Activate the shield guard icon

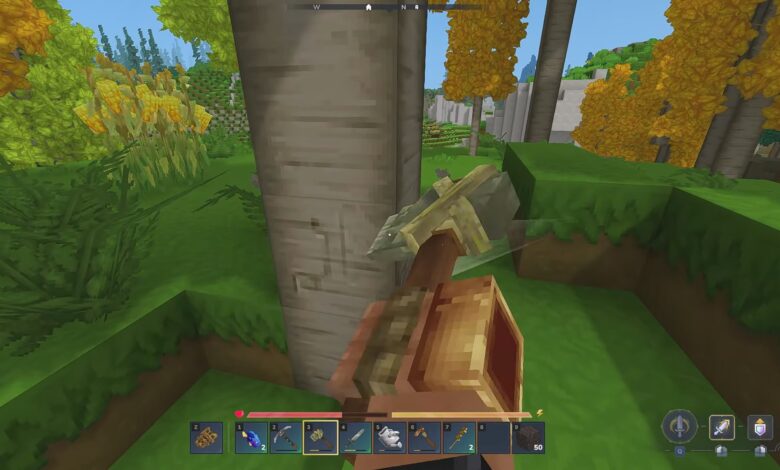759,428
